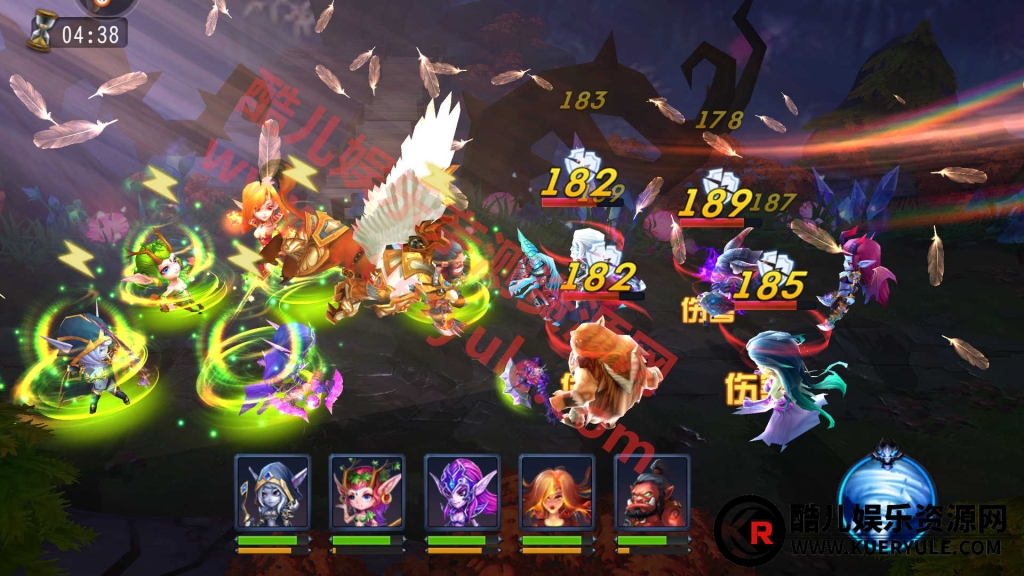Choose the blonde fire-haired heroine portrait
Screen dimensions: 1024x576
pos(556,491)
